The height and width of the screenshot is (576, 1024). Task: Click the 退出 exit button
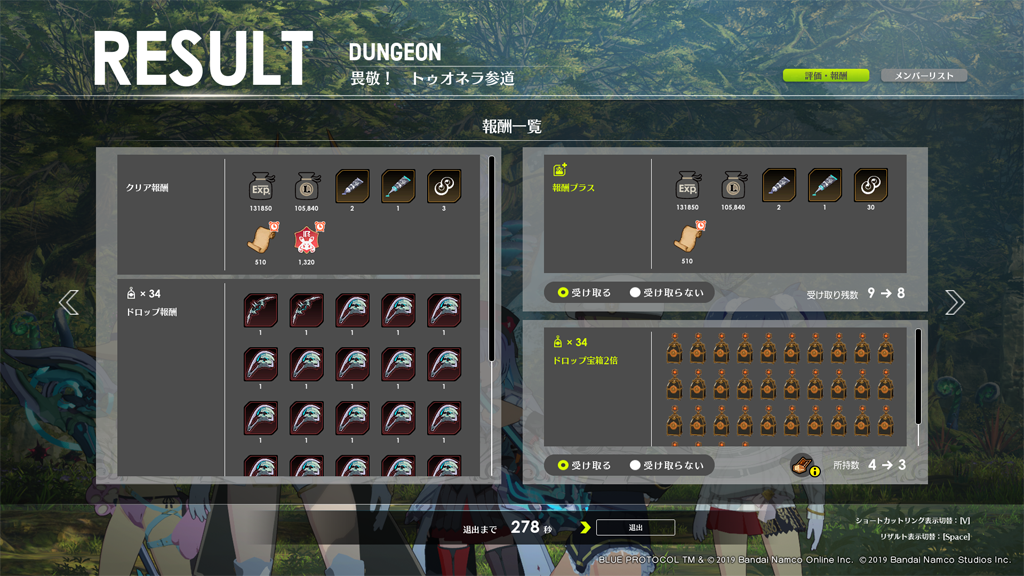(635, 527)
